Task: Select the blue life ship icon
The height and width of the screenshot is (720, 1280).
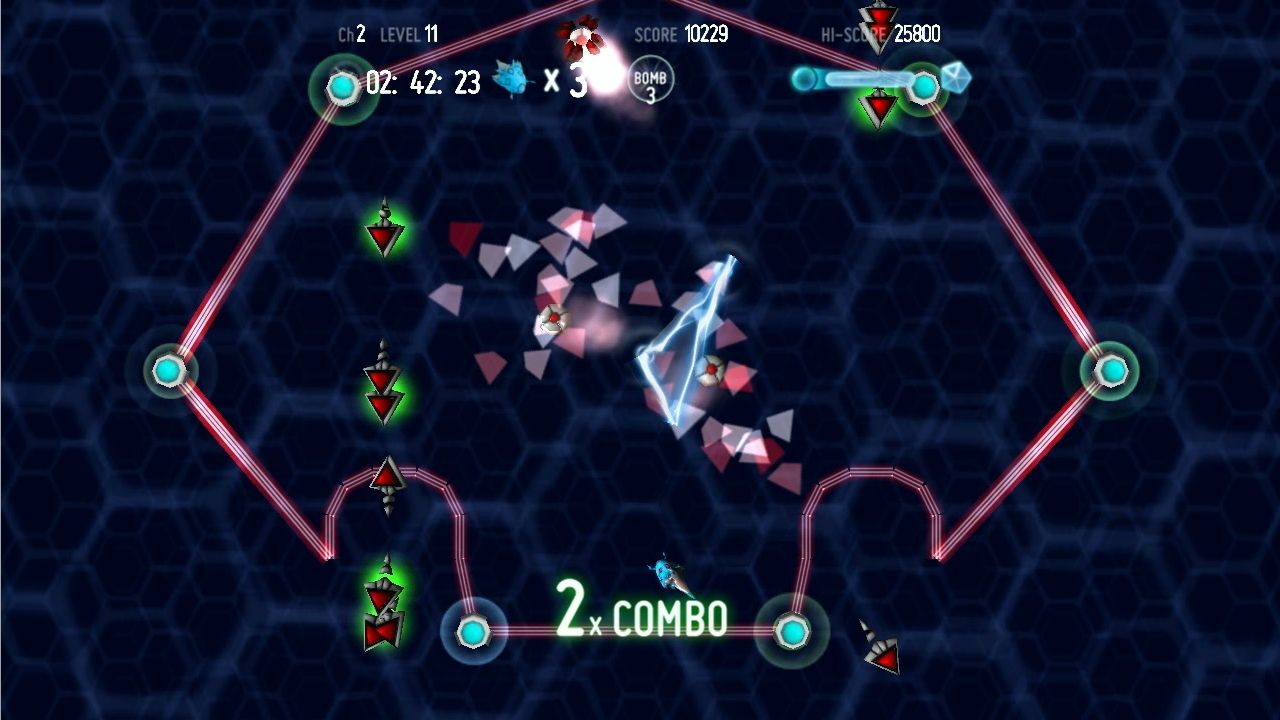Action: click(512, 80)
